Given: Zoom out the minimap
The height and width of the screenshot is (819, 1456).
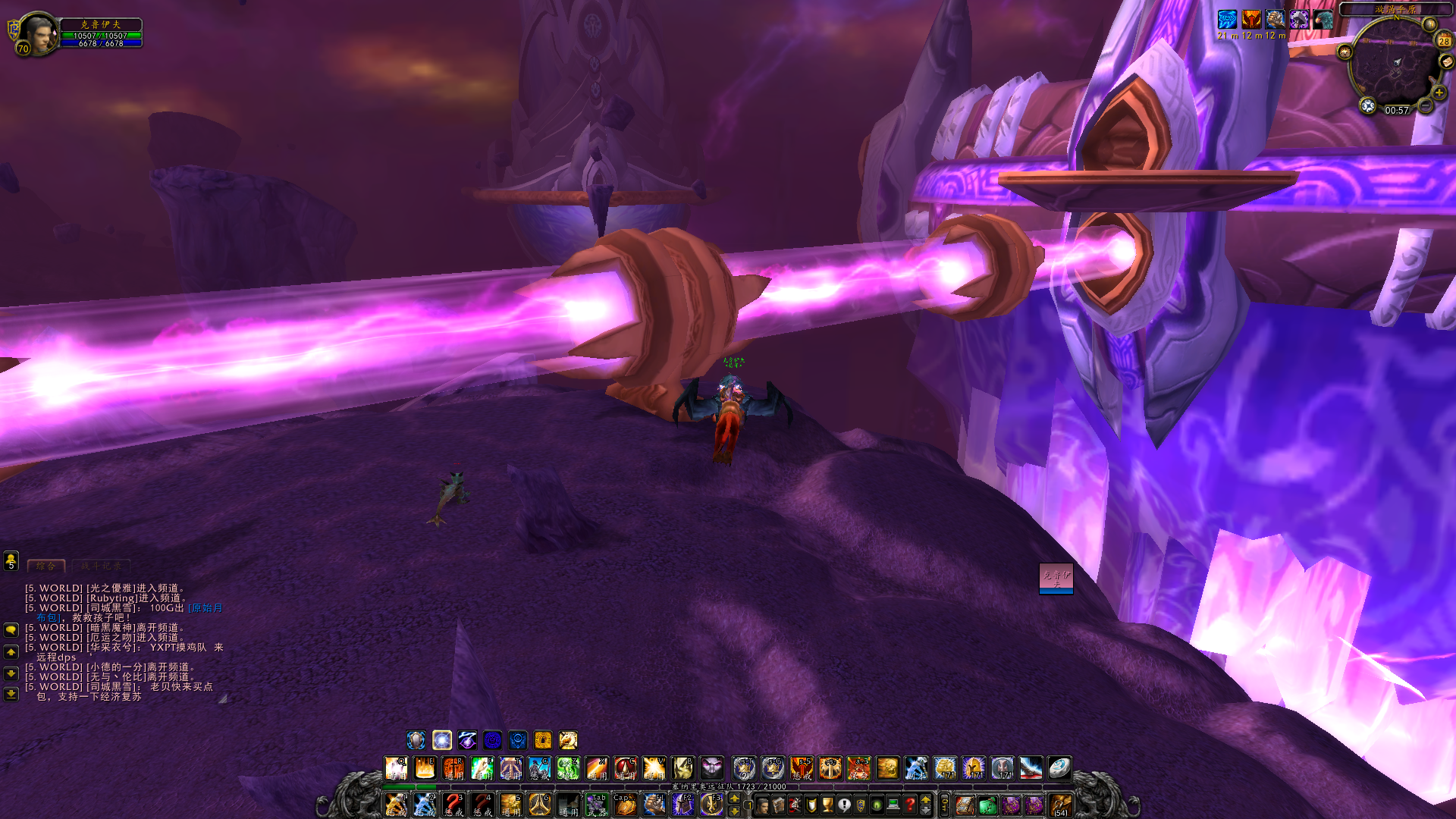Looking at the screenshot, I should click(x=1426, y=107).
